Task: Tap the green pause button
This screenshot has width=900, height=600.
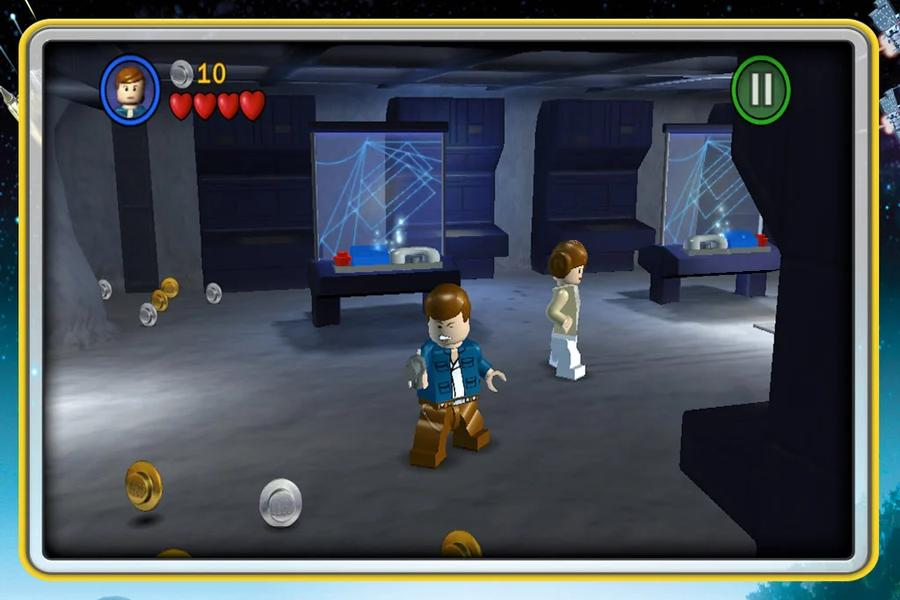Action: tap(761, 90)
